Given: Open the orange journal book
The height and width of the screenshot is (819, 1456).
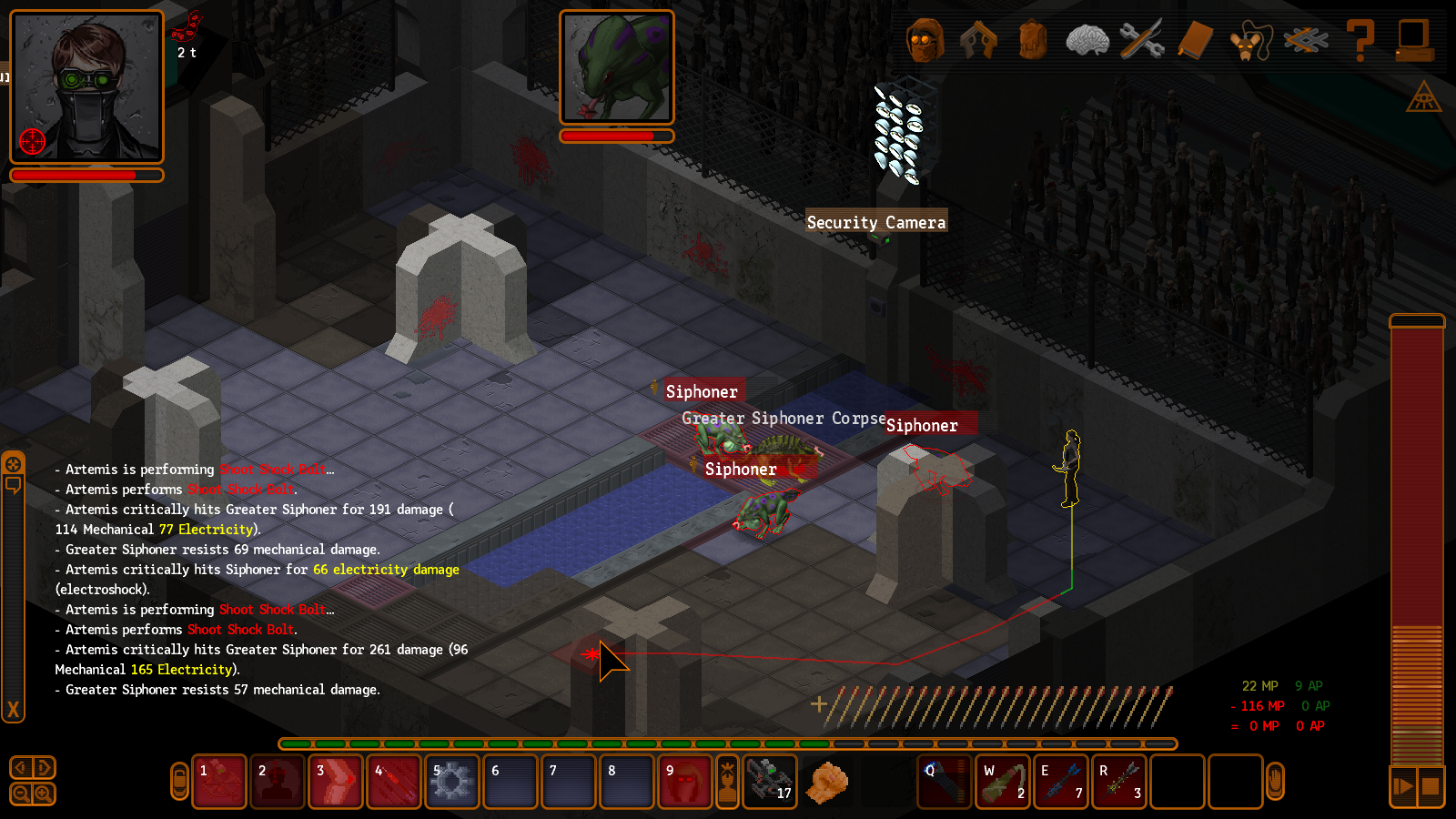Looking at the screenshot, I should [x=1196, y=41].
